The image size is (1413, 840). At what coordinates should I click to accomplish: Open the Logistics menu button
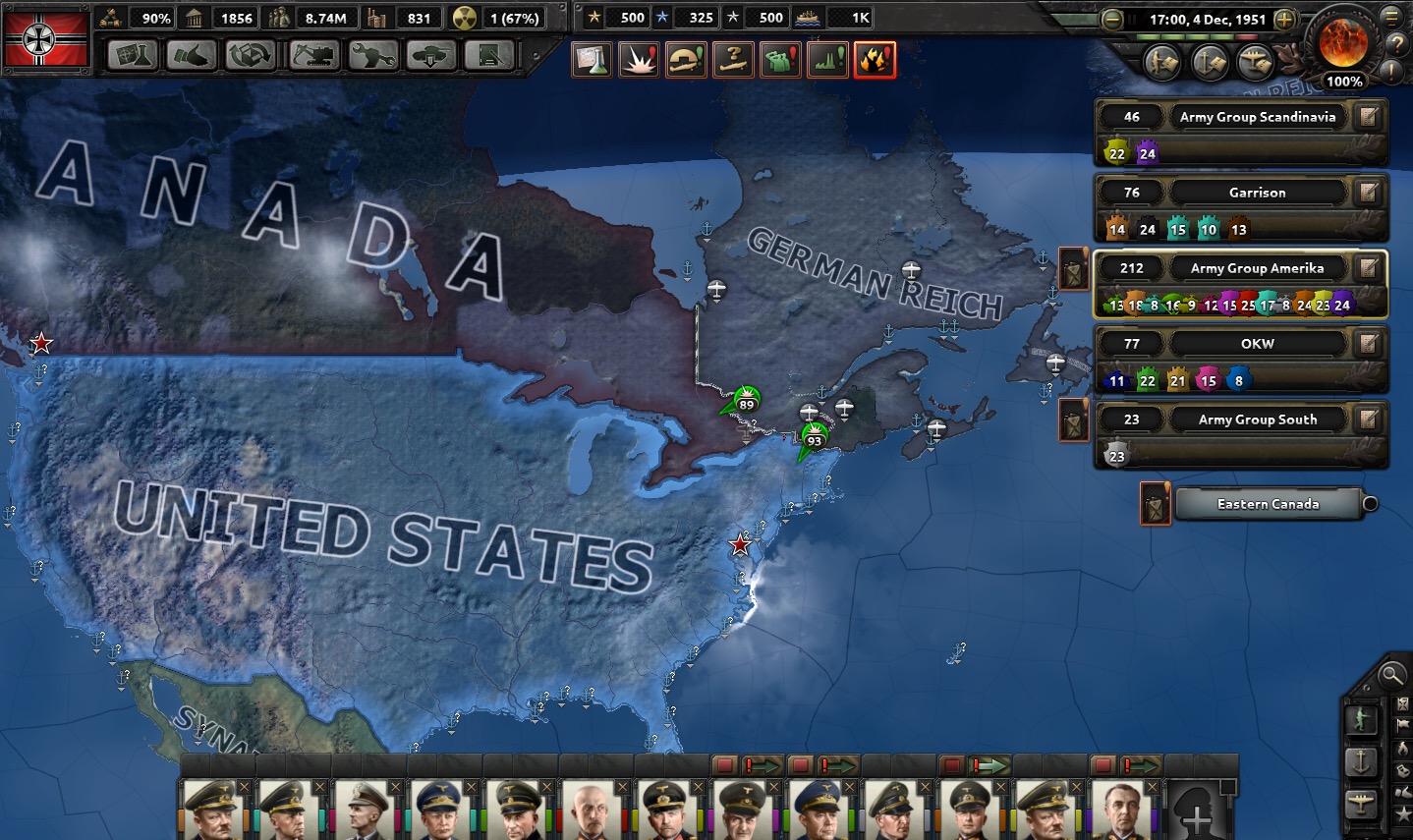click(488, 56)
